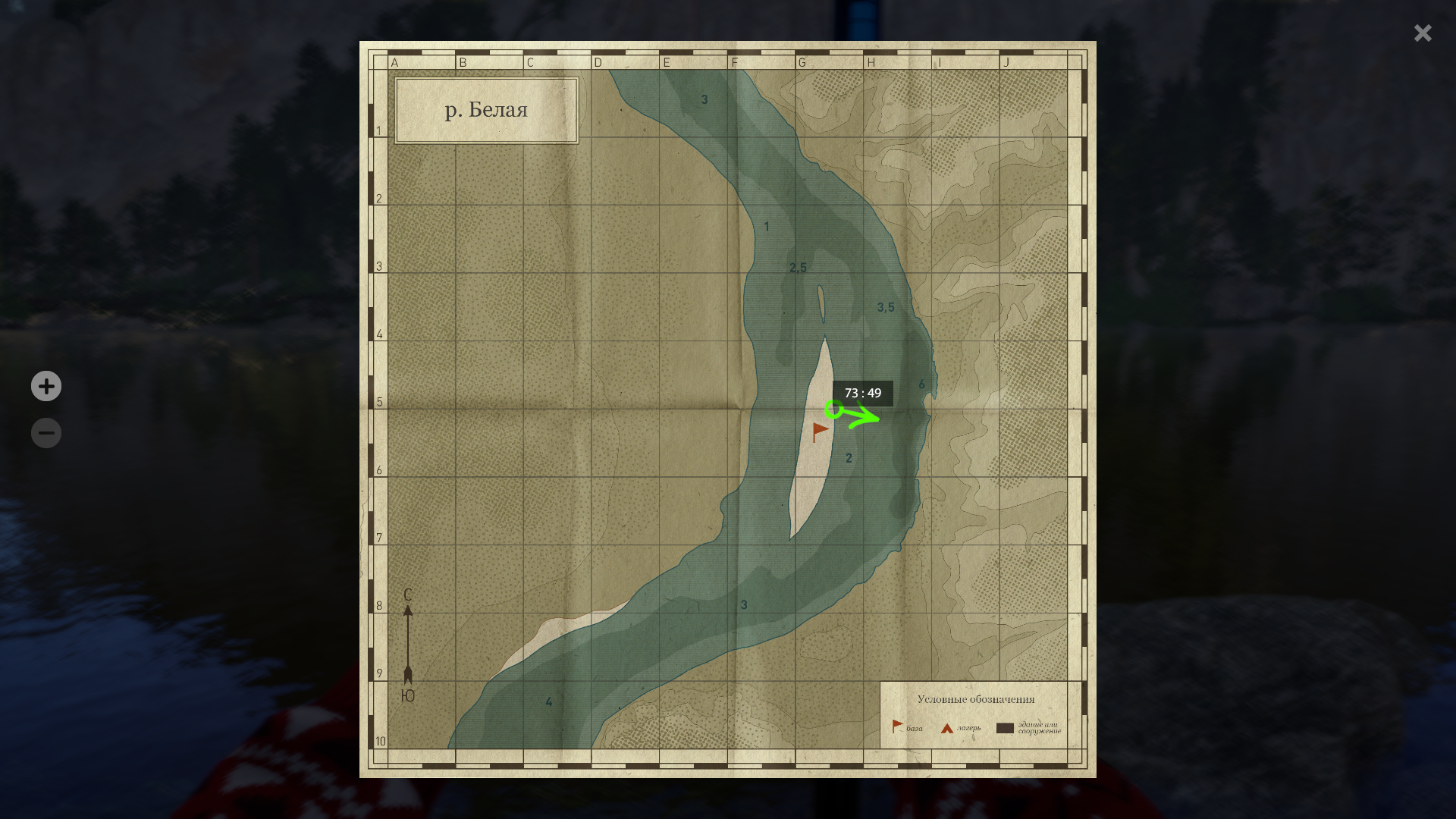1456x819 pixels.
Task: Zoom in the map with plus button
Action: pos(46,386)
